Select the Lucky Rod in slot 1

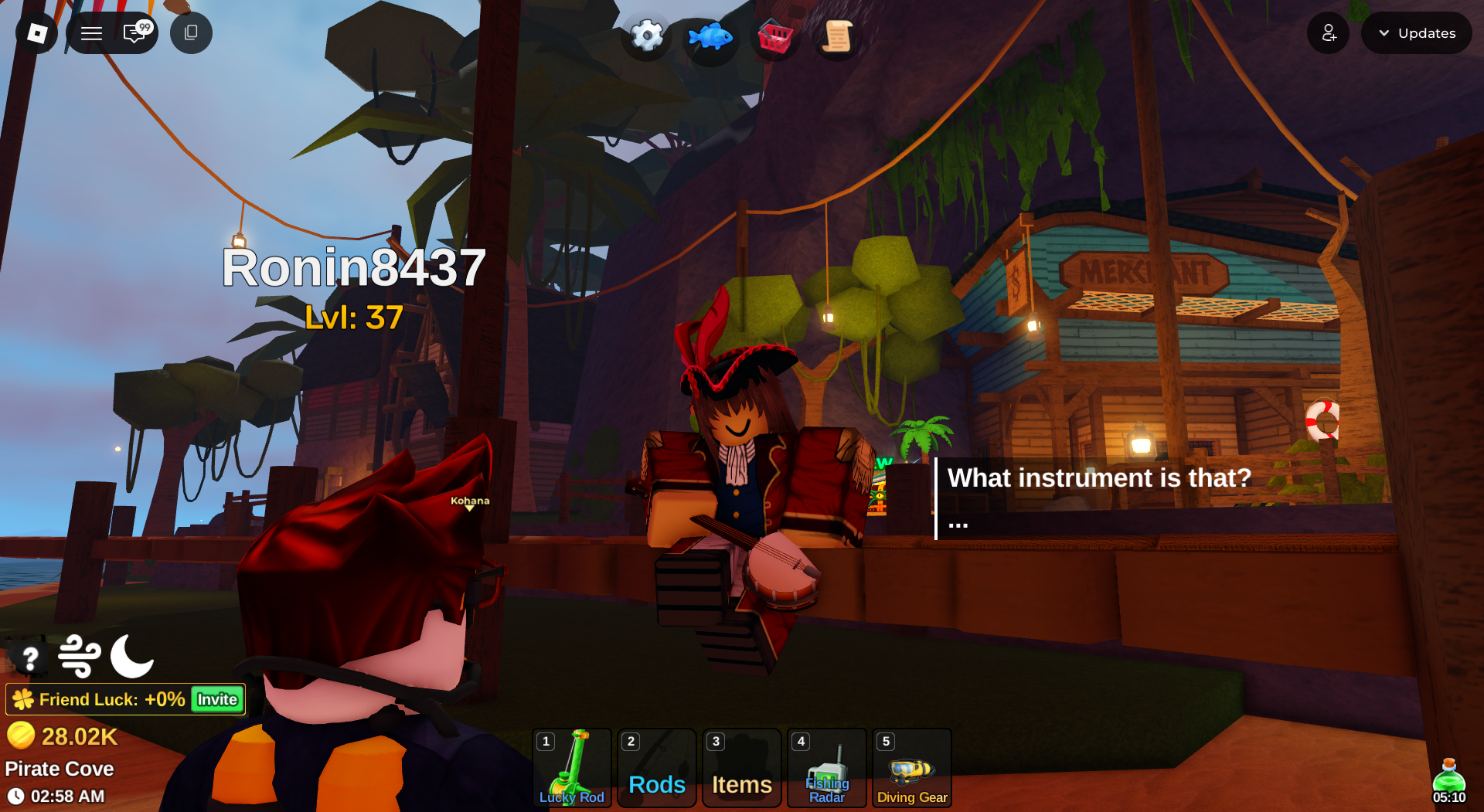point(572,767)
